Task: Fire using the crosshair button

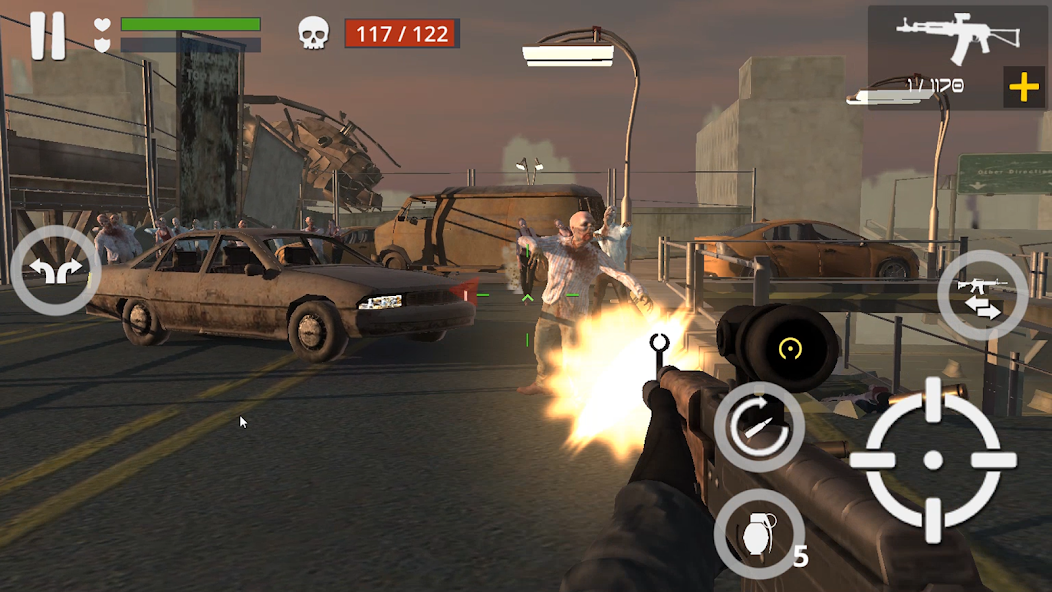Action: 932,460
